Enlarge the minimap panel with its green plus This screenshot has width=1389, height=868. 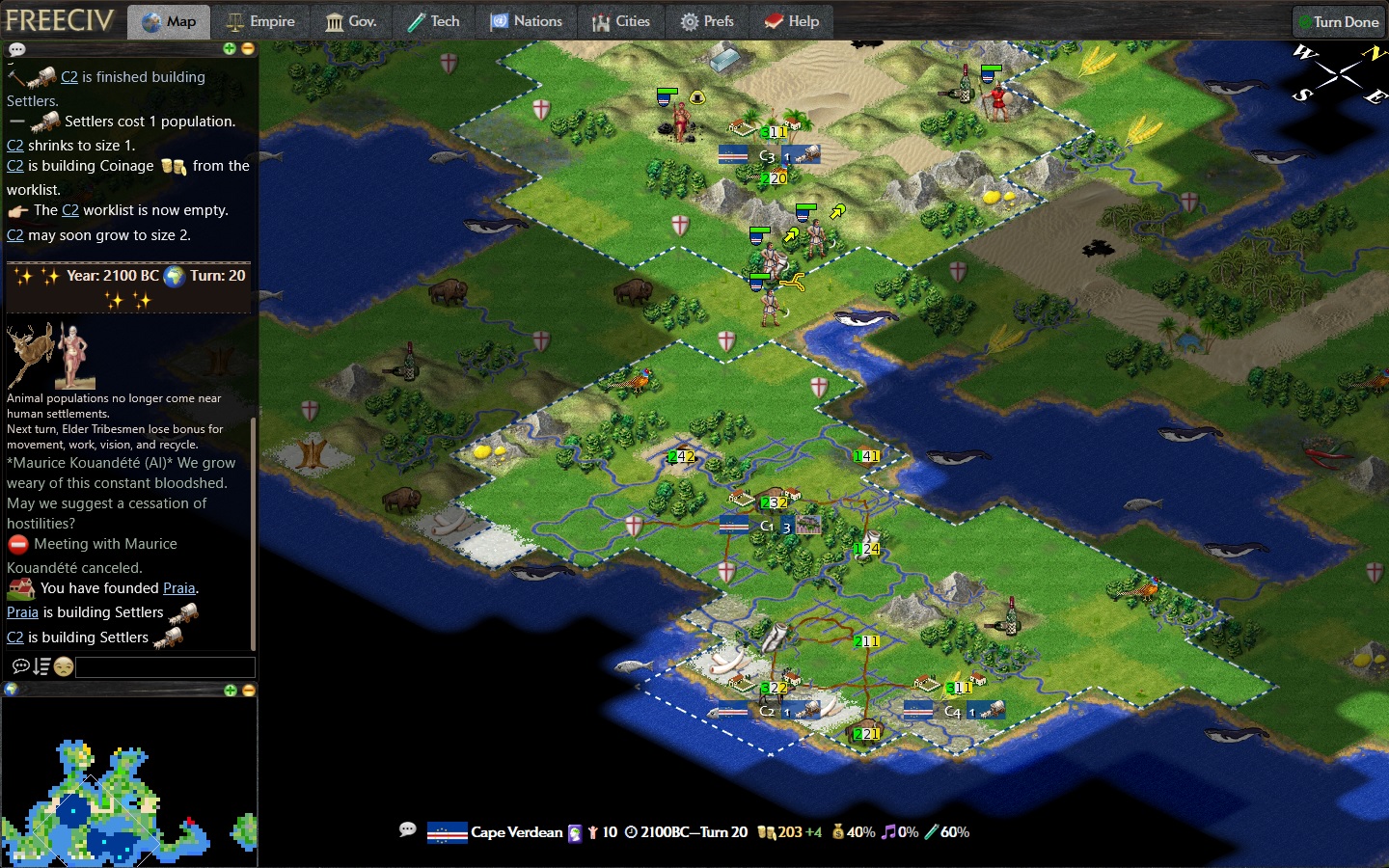[230, 691]
